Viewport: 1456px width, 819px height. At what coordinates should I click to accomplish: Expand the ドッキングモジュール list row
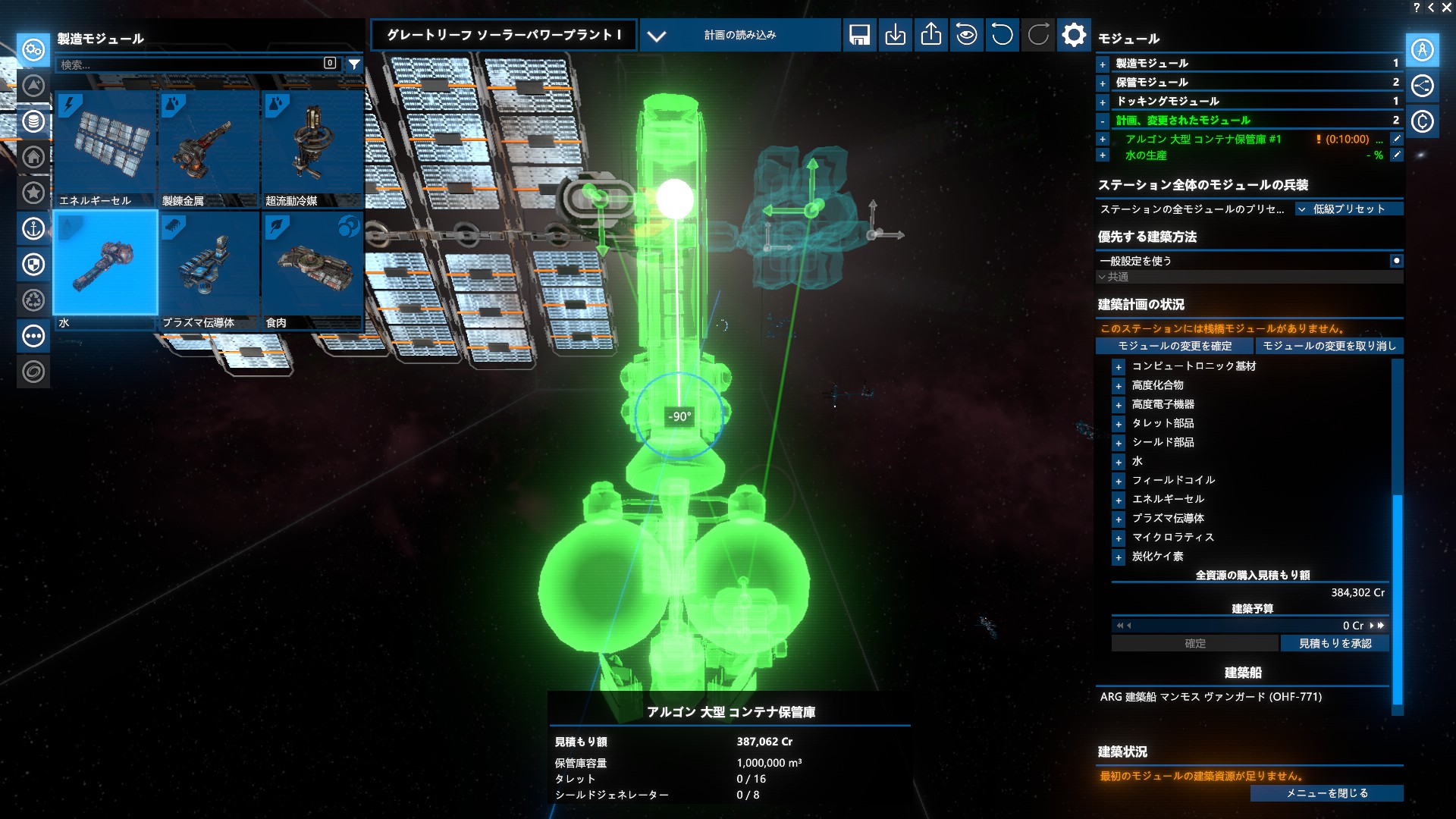pyautogui.click(x=1103, y=102)
